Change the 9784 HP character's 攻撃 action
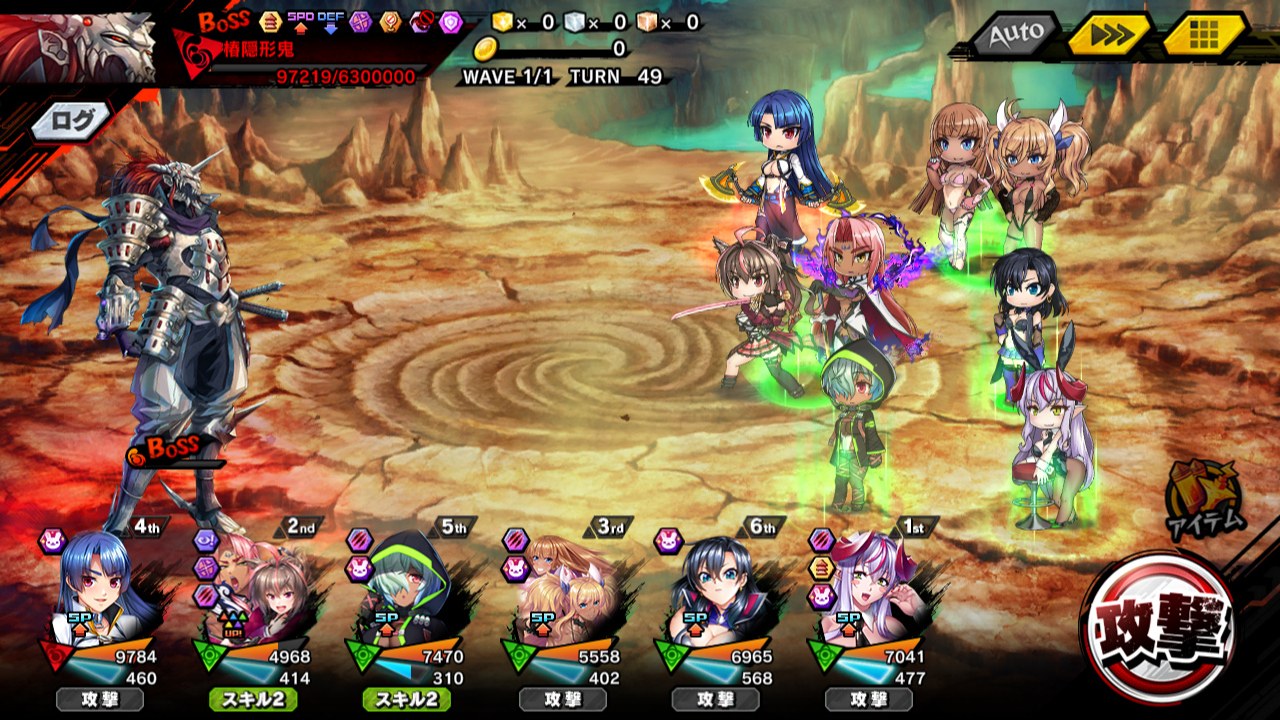This screenshot has height=720, width=1280. (100, 700)
